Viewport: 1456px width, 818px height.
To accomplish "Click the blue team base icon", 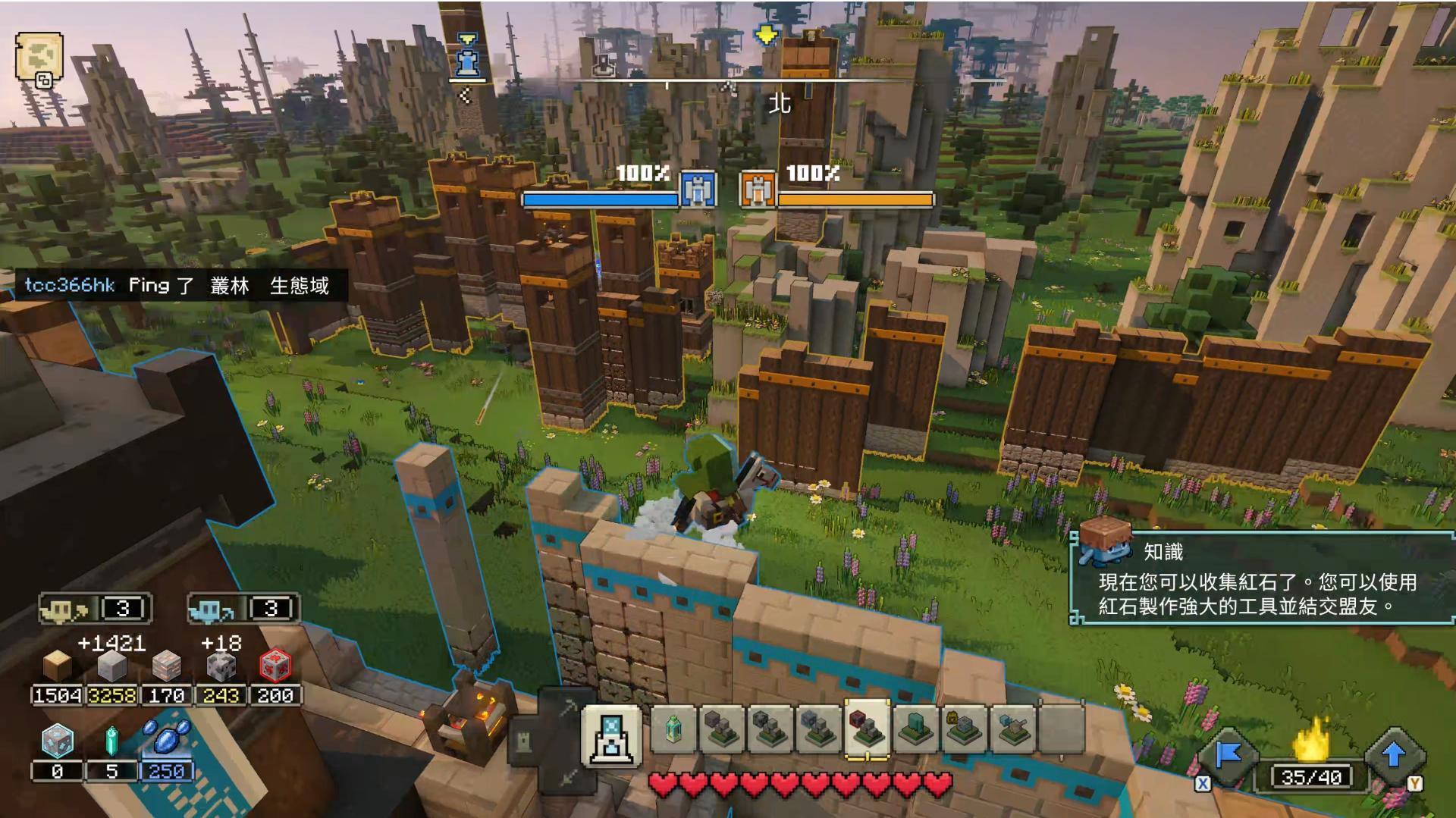I will coord(698,190).
